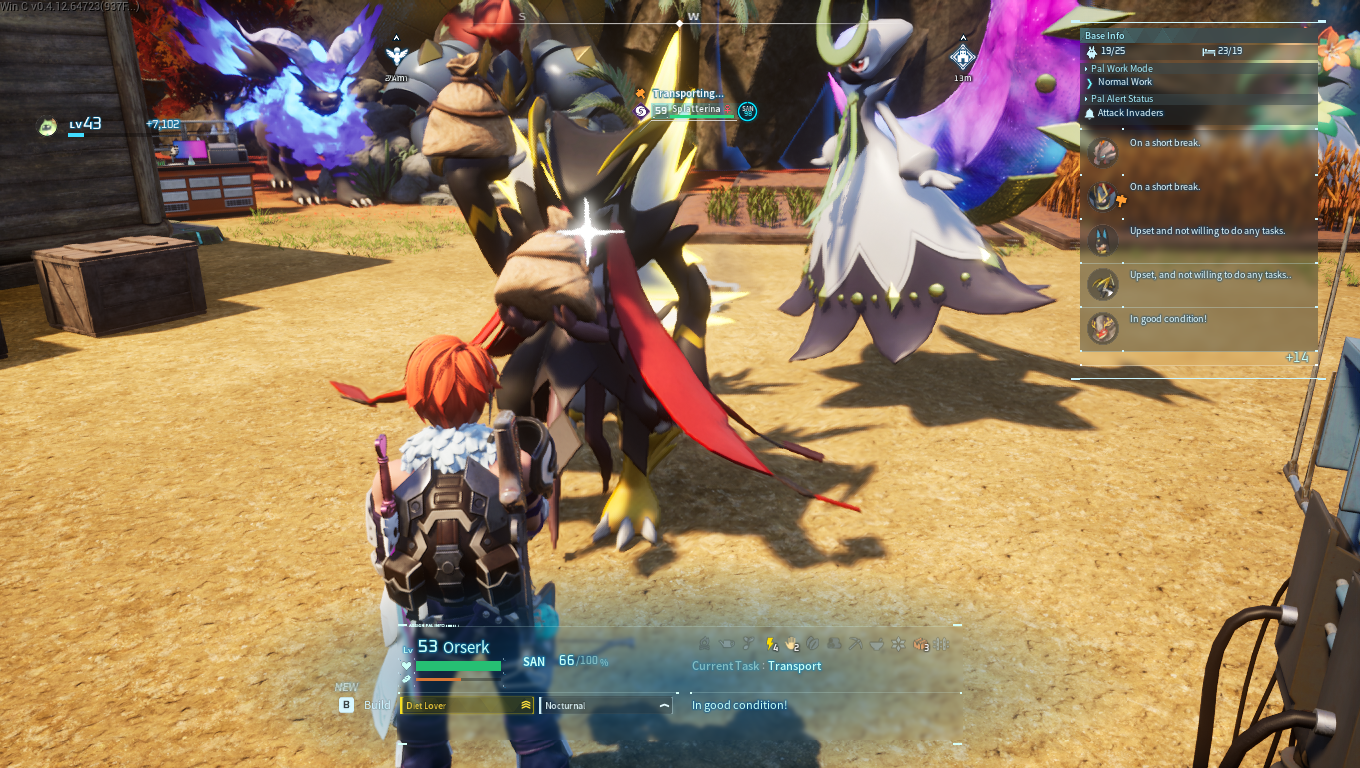This screenshot has height=768, width=1360.
Task: Click the Generating Electricity lightning icon
Action: (x=770, y=645)
